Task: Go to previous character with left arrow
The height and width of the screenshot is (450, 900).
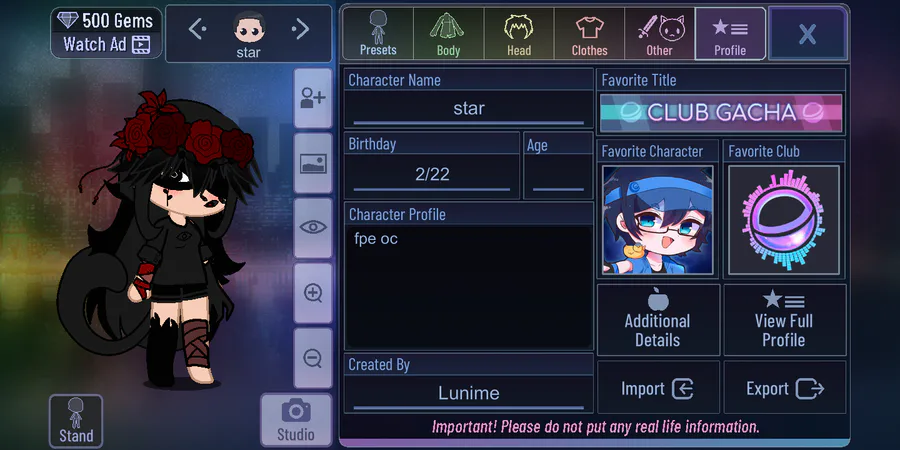Action: [x=197, y=30]
